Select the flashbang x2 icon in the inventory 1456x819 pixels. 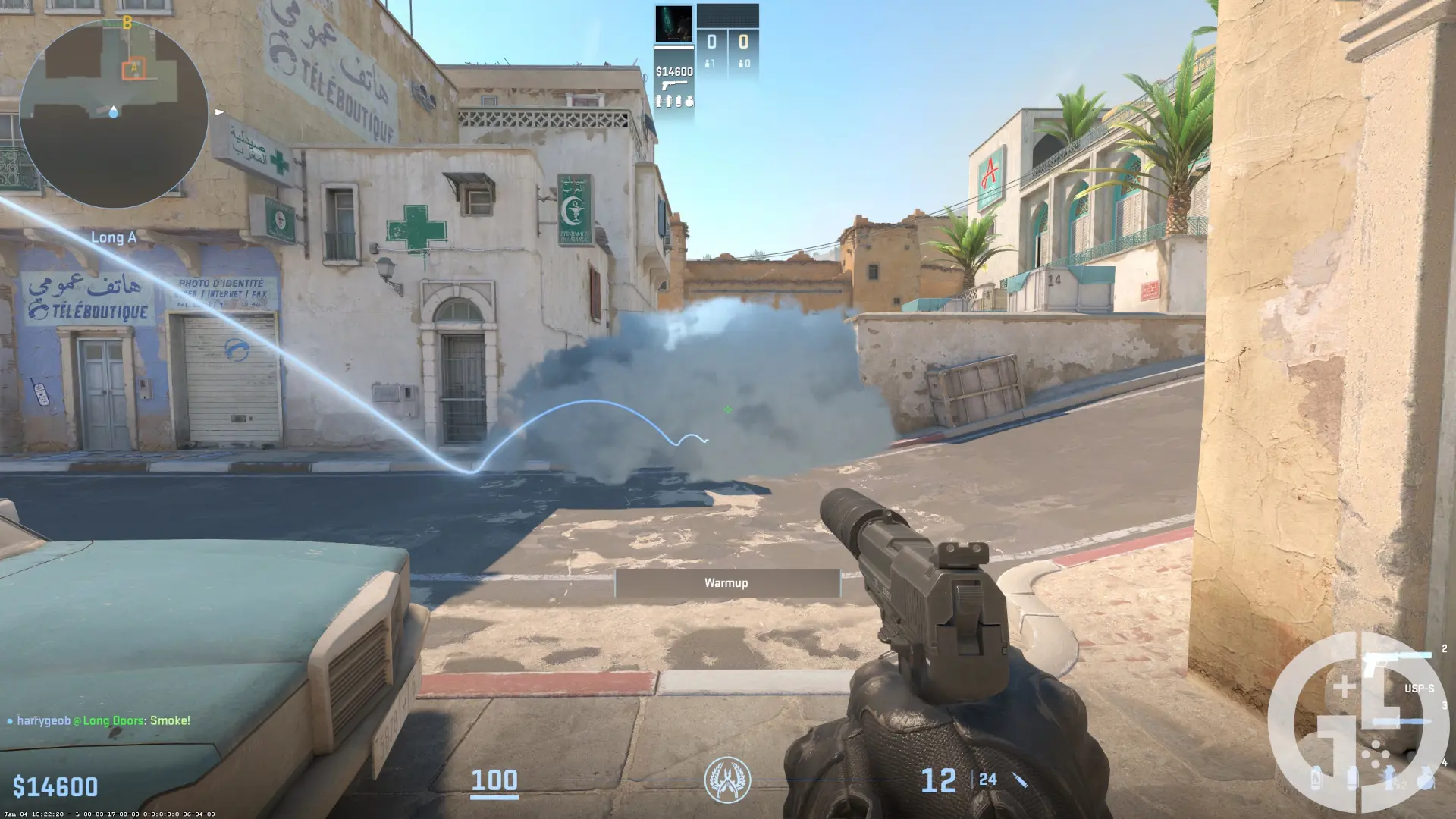1389,779
